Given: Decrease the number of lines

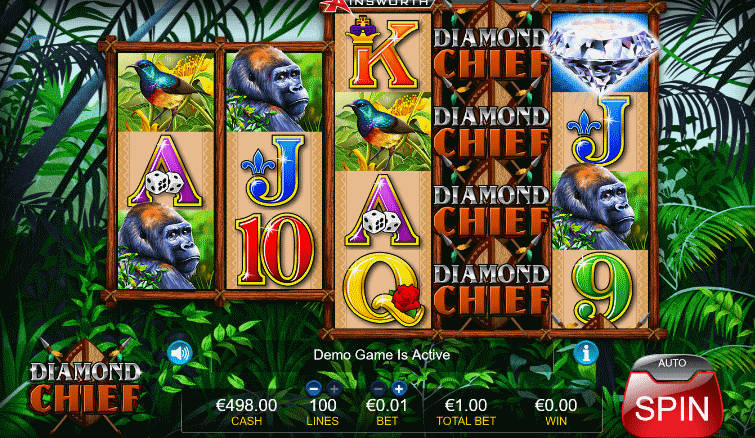Looking at the screenshot, I should pos(314,388).
